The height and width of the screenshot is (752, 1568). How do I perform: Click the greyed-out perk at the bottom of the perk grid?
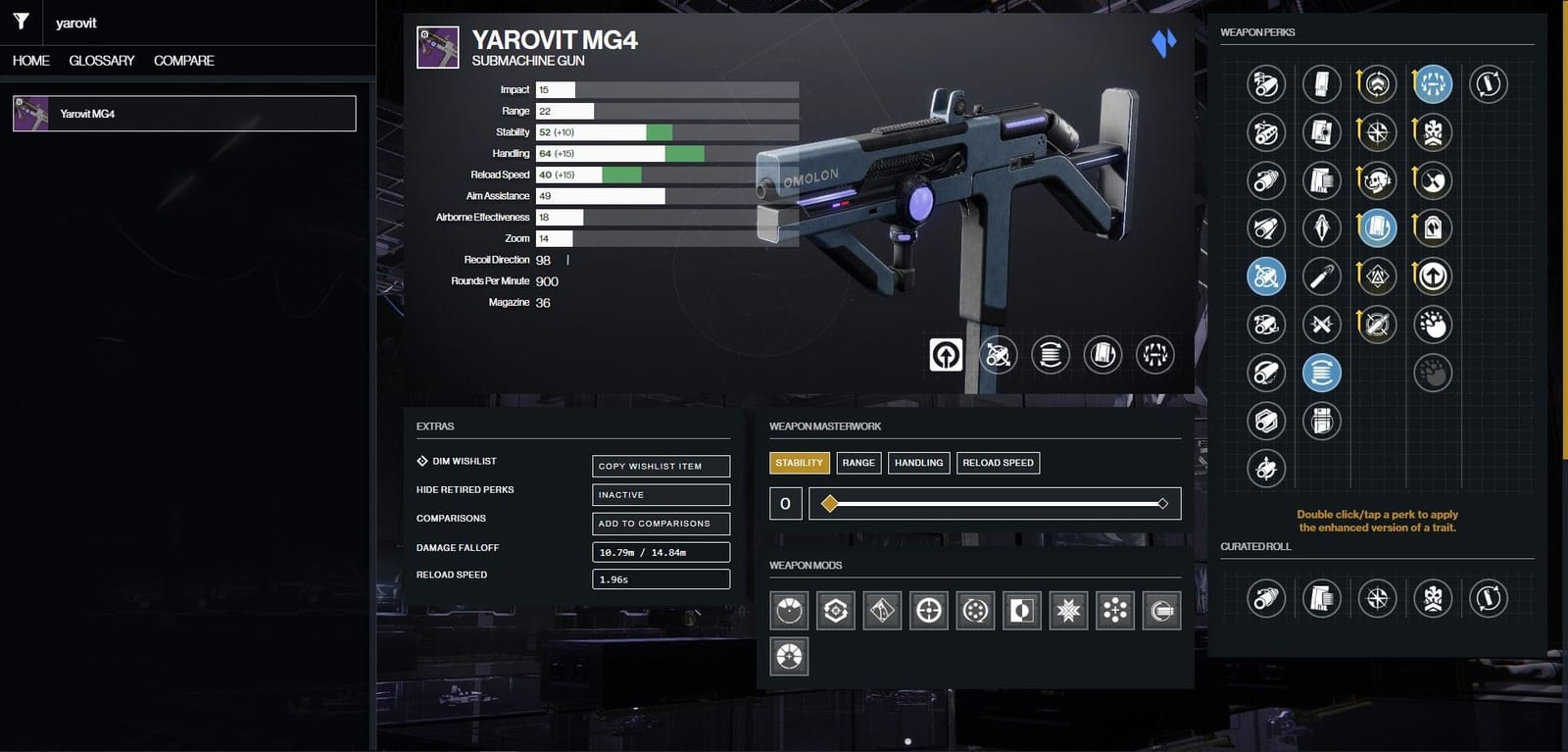(1432, 373)
